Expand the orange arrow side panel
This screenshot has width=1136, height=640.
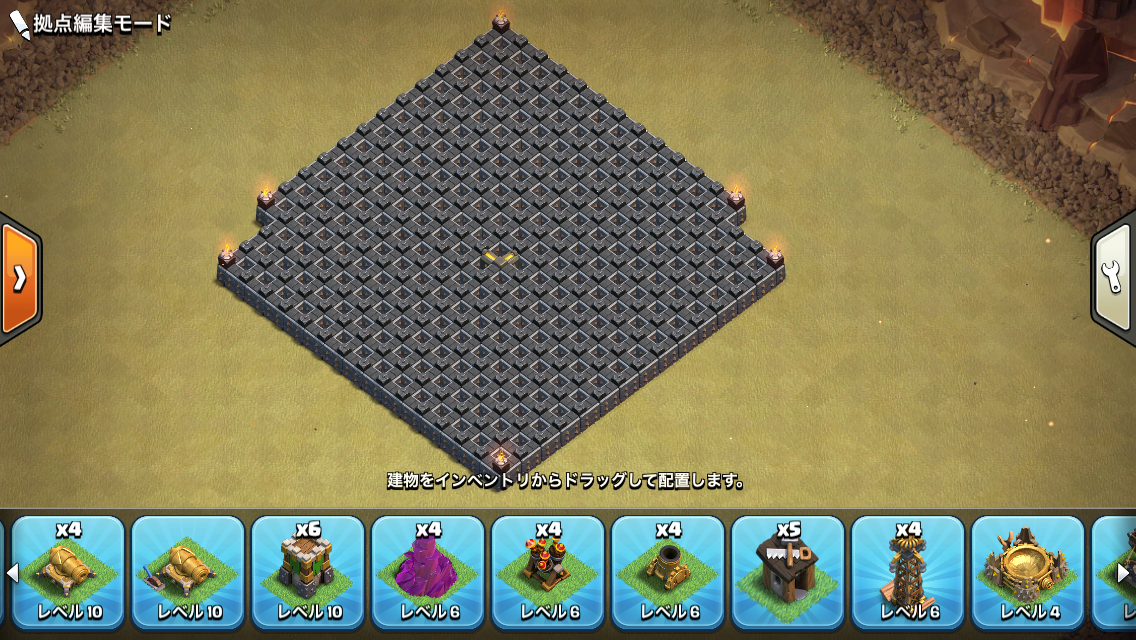tap(19, 278)
